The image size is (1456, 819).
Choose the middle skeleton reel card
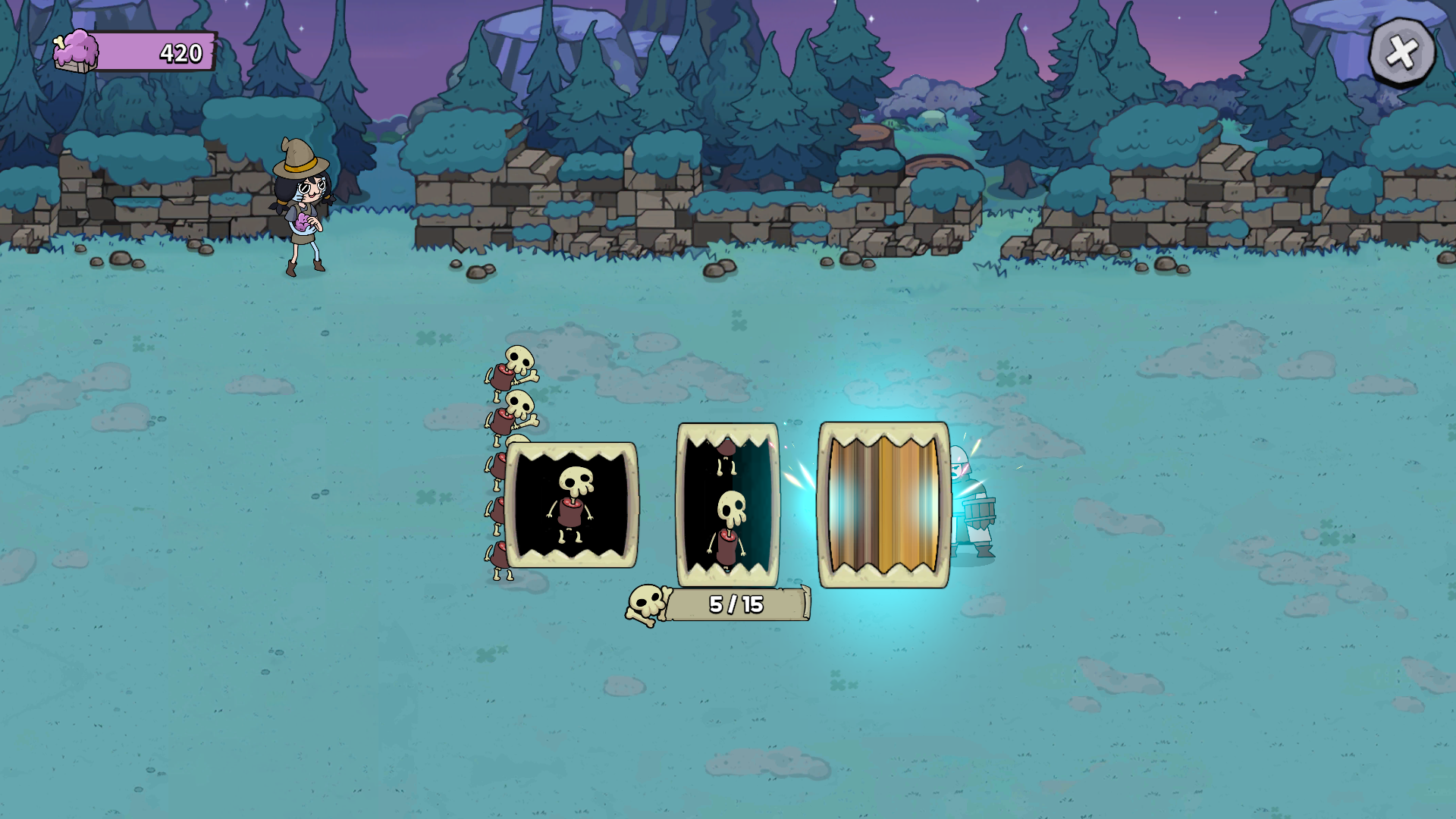727,505
